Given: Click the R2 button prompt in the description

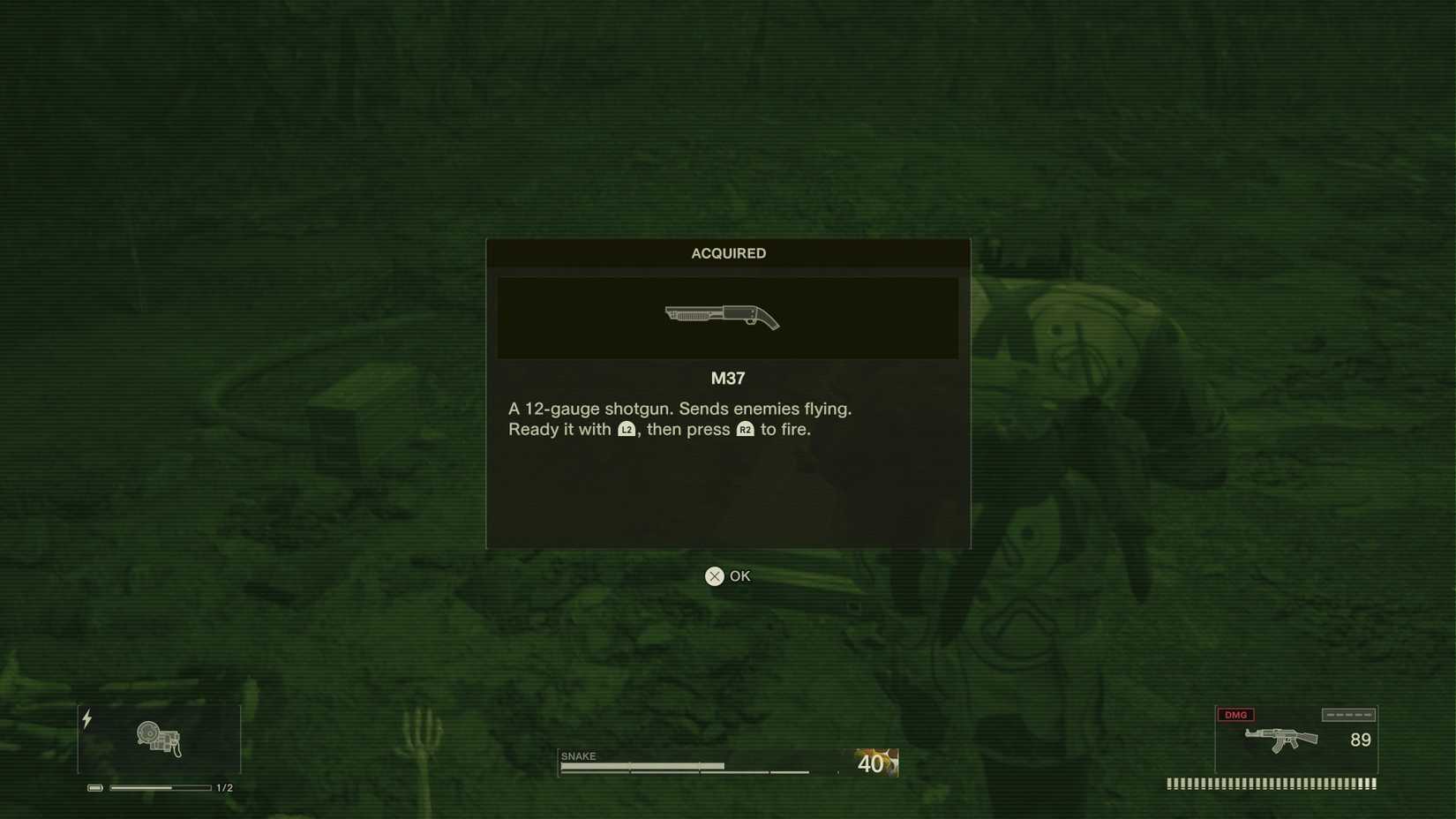Looking at the screenshot, I should click(x=747, y=431).
